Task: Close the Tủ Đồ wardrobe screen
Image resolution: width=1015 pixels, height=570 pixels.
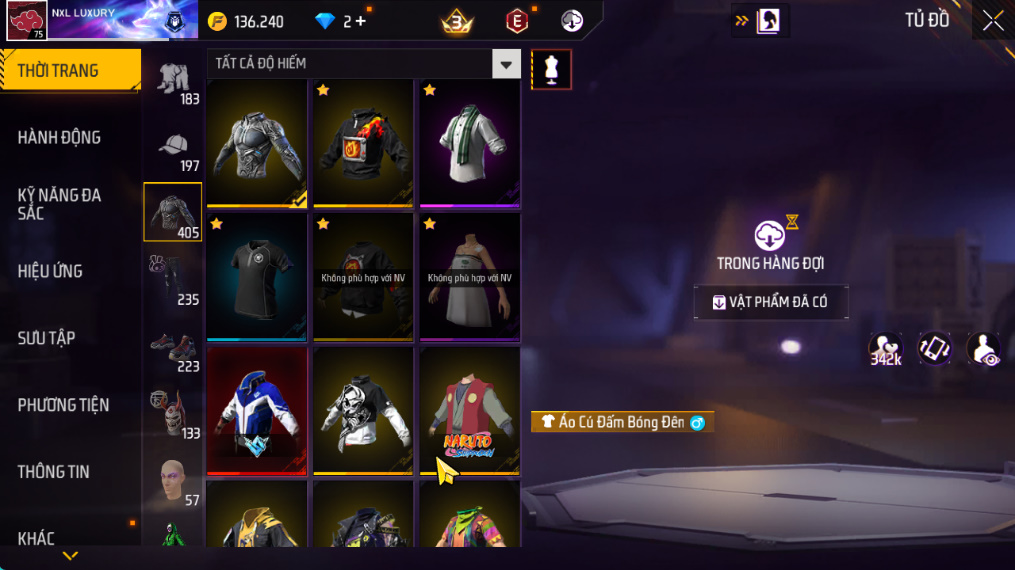Action: coord(992,21)
